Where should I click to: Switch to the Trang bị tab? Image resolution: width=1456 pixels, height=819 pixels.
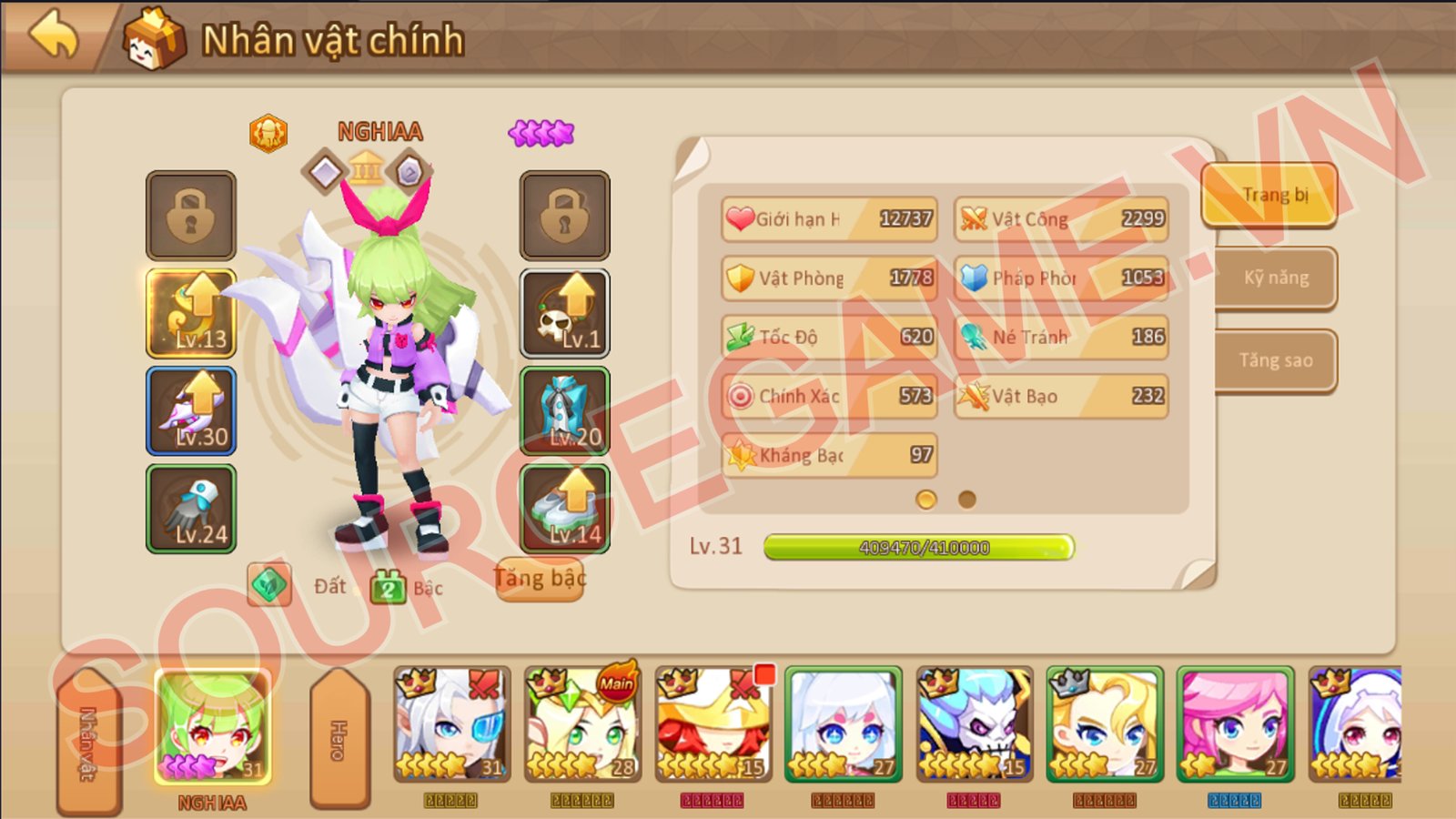[x=1270, y=195]
